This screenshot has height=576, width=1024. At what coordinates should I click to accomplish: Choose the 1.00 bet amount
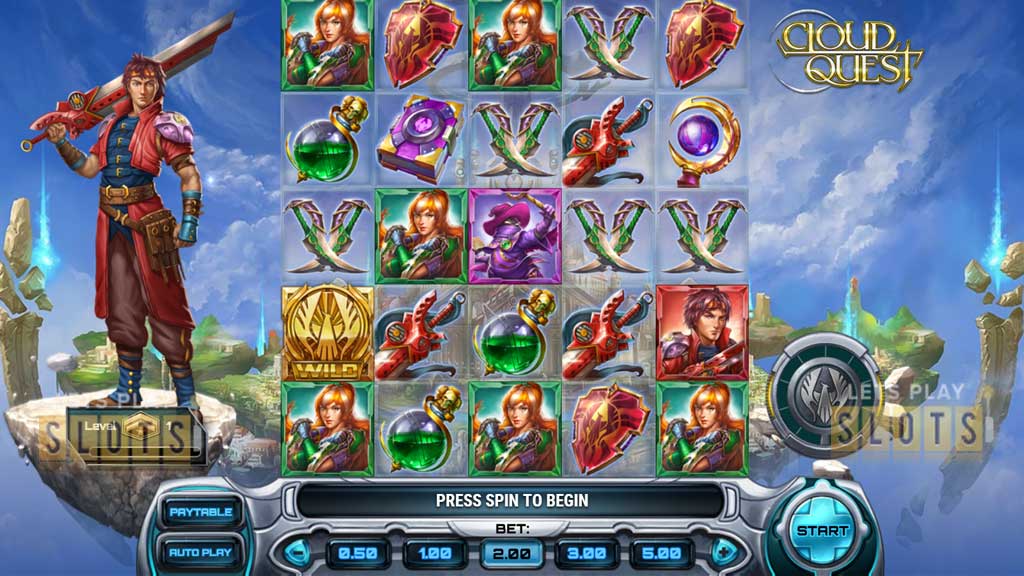tap(434, 553)
